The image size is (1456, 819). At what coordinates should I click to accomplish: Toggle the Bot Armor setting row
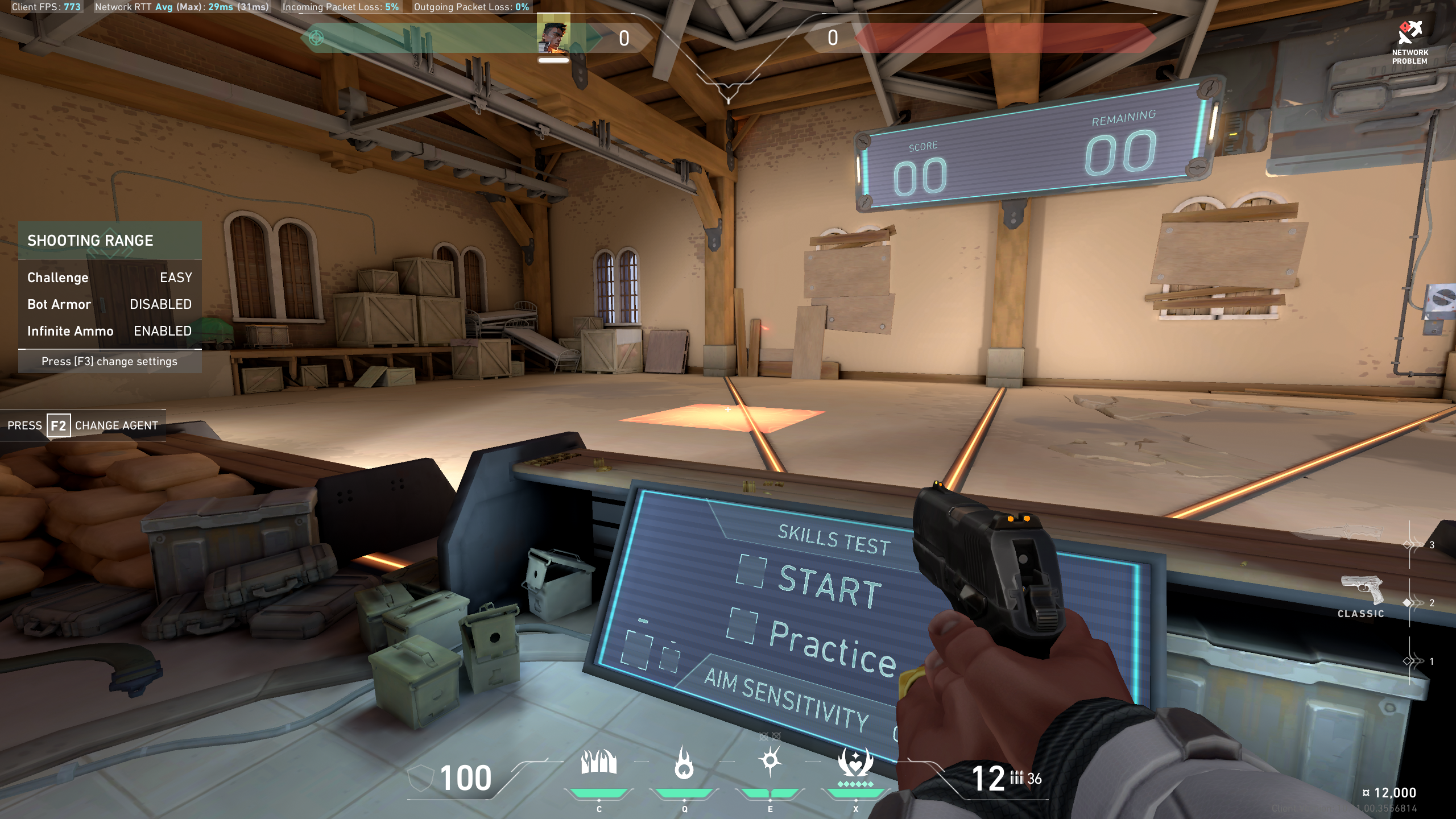[110, 304]
